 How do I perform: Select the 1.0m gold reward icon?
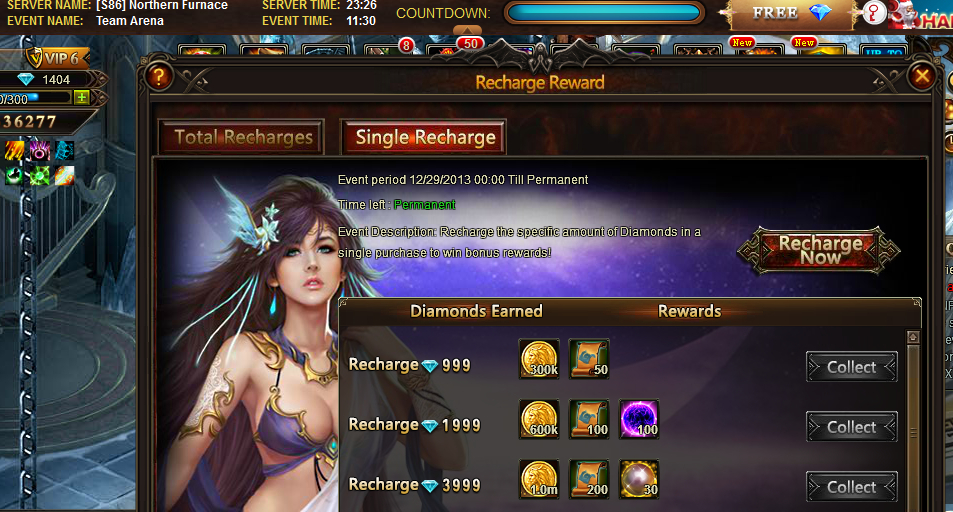pyautogui.click(x=539, y=479)
